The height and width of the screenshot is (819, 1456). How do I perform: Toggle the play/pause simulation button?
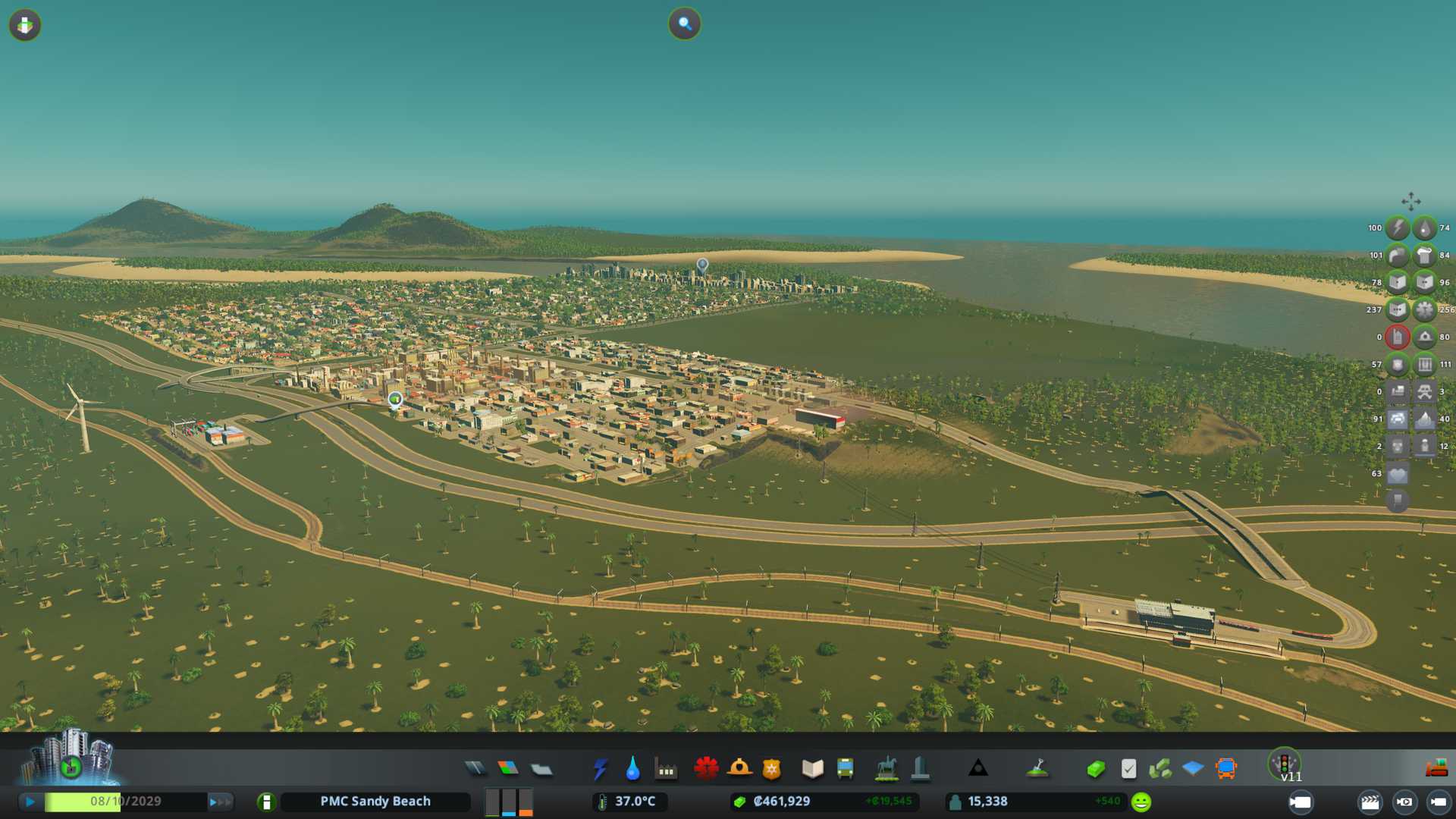(x=30, y=802)
